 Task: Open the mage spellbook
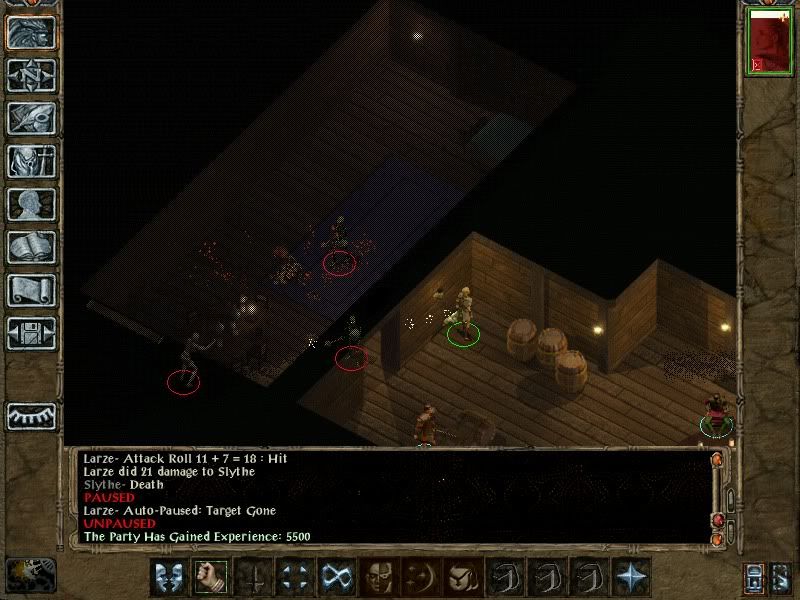pos(31,247)
